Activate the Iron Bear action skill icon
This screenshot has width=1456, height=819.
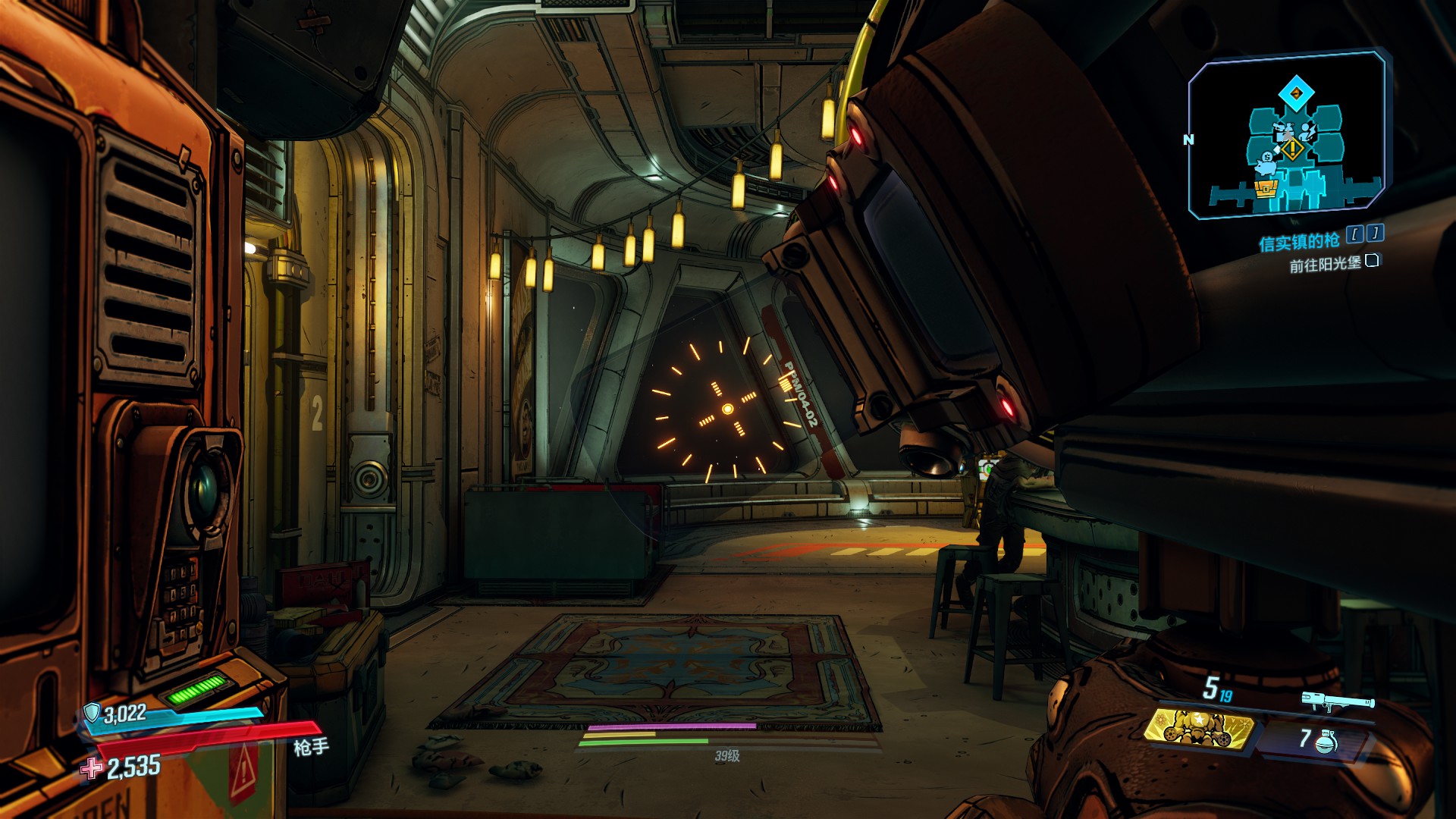[x=1197, y=728]
